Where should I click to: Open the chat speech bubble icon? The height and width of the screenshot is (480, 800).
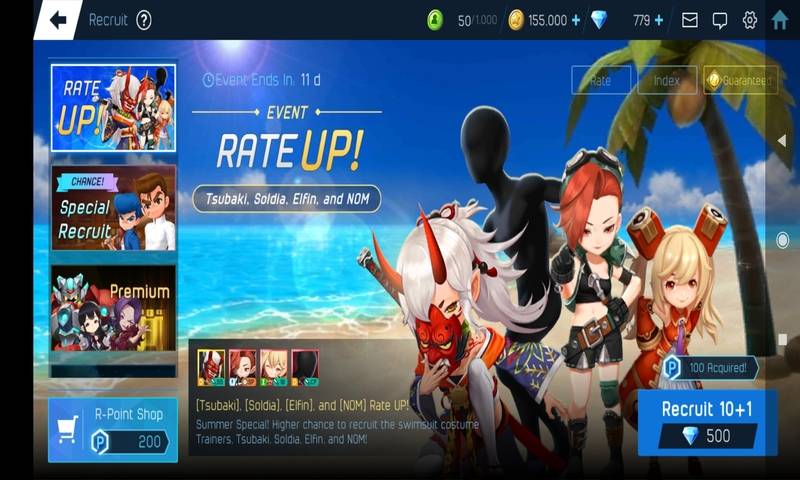pos(720,20)
